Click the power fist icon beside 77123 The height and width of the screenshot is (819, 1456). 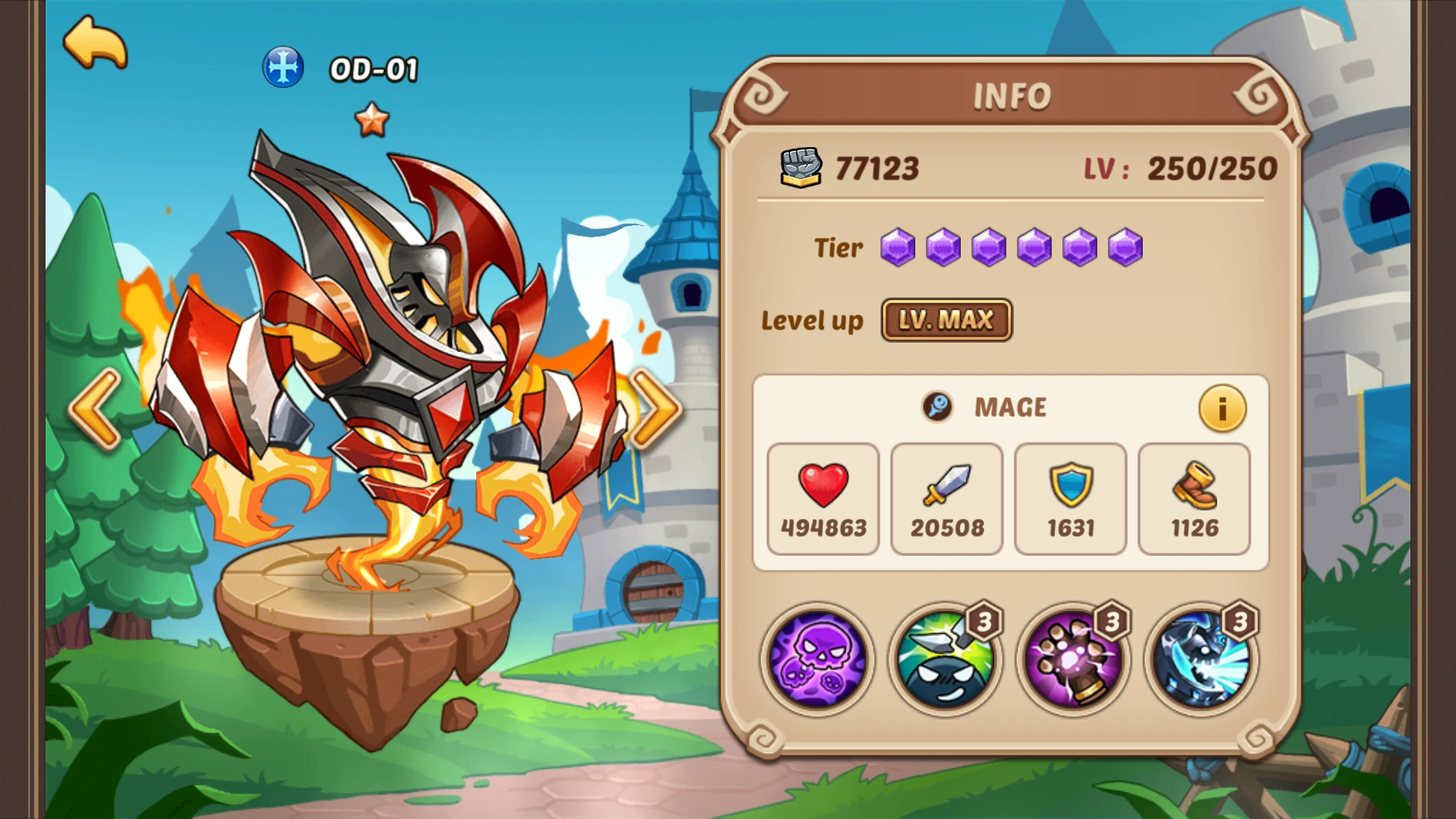[802, 168]
